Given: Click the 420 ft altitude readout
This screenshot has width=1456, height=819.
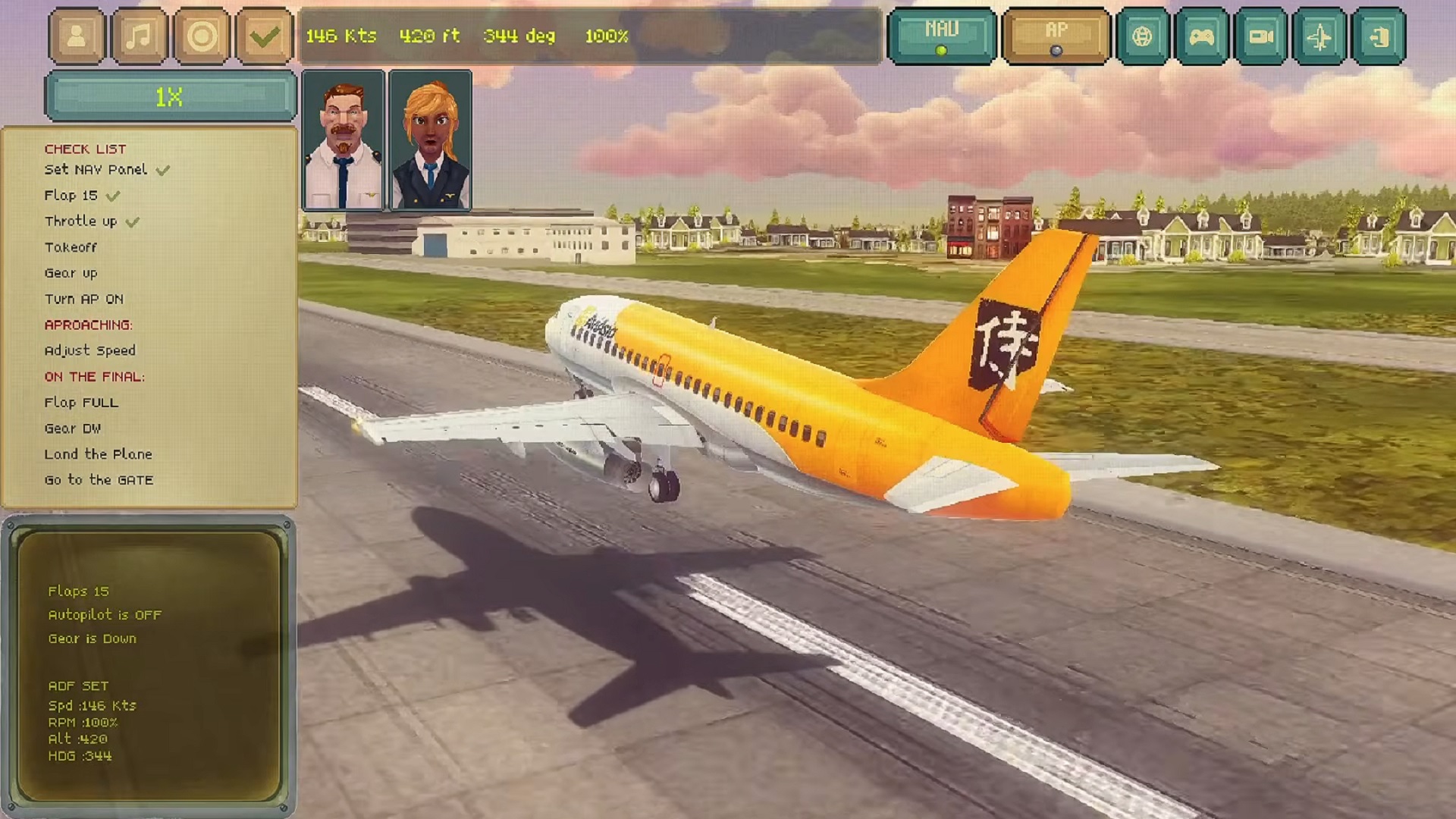Looking at the screenshot, I should 430,35.
